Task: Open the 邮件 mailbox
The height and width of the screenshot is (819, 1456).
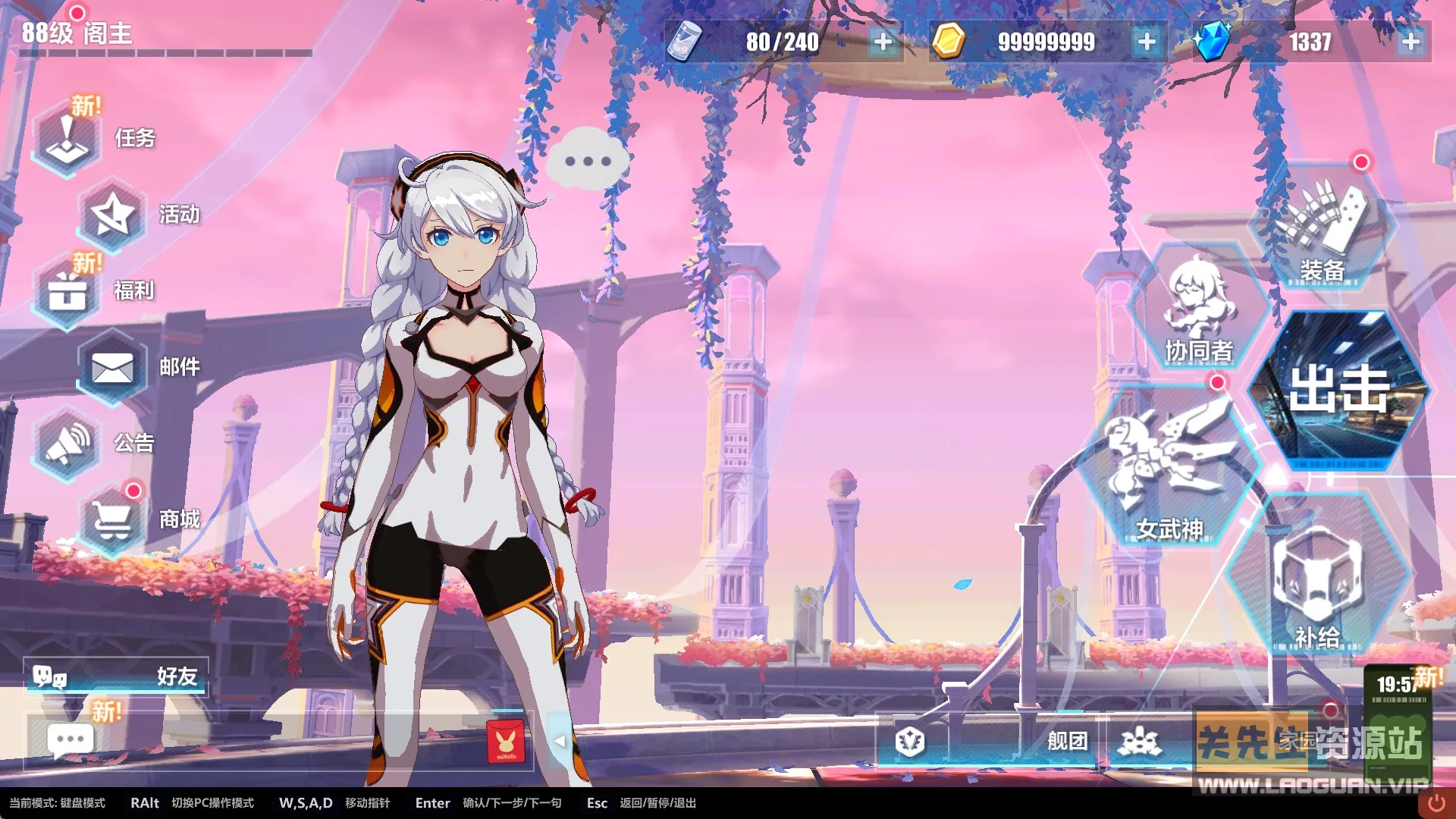Action: pyautogui.click(x=112, y=369)
